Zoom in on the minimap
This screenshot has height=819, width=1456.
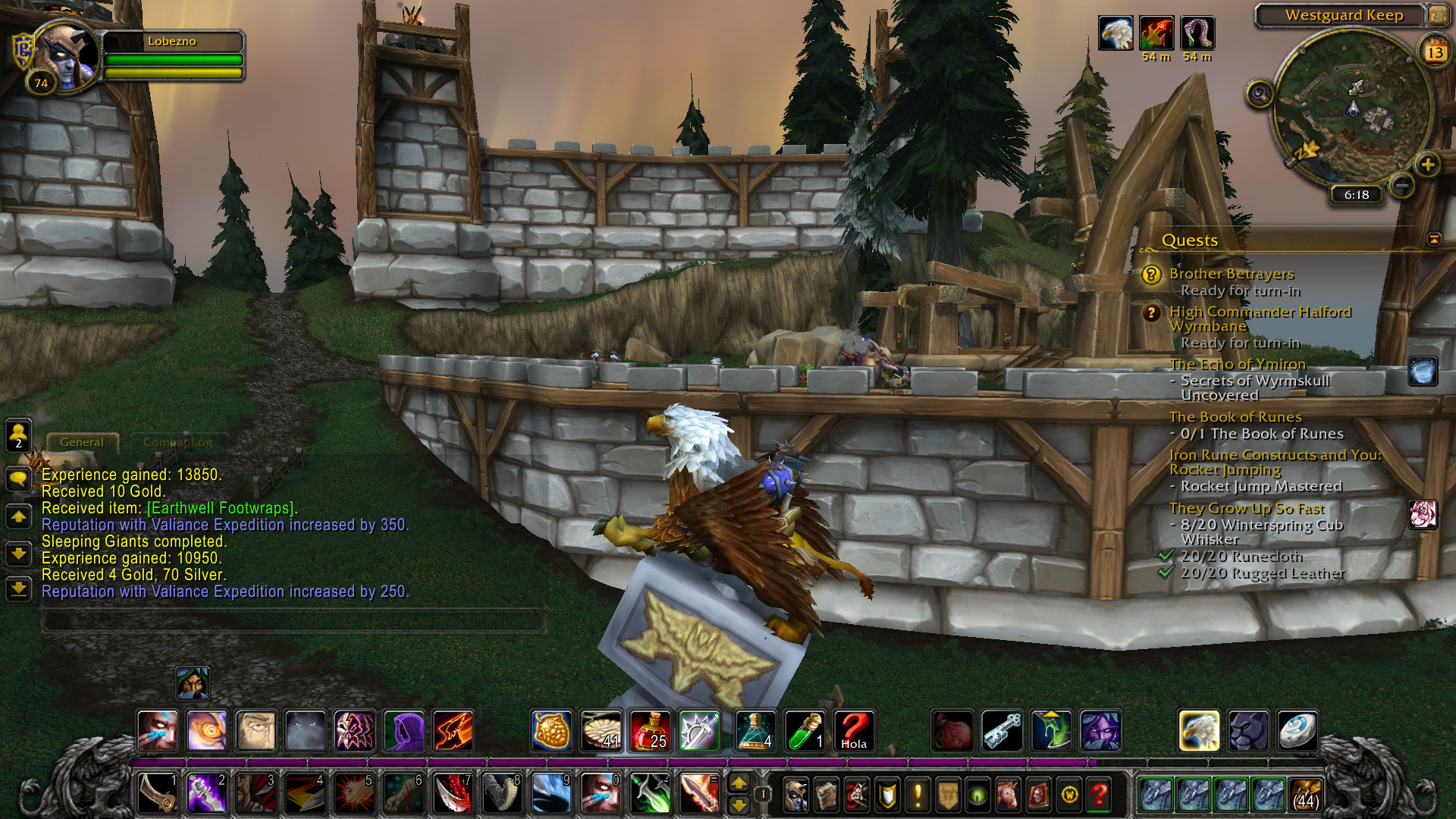[x=1427, y=165]
